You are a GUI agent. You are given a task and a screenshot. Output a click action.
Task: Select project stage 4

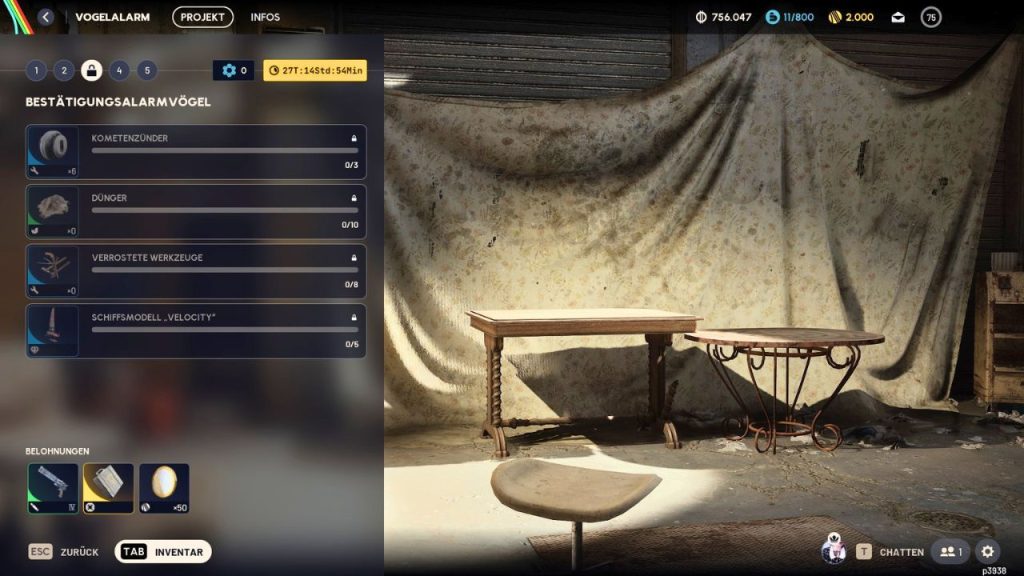[119, 70]
